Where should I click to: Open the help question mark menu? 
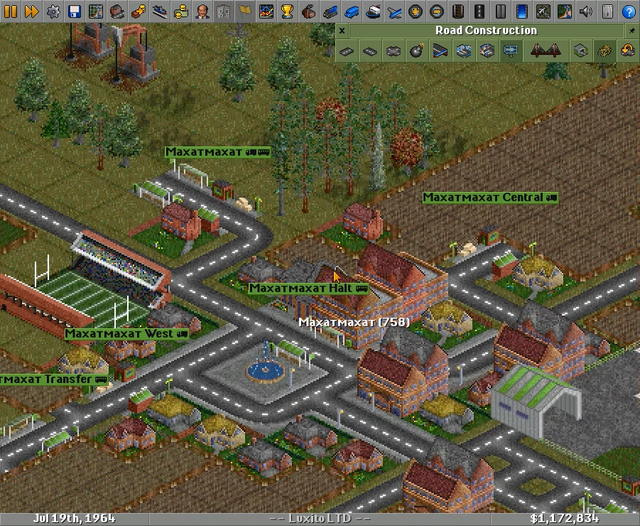coord(628,11)
